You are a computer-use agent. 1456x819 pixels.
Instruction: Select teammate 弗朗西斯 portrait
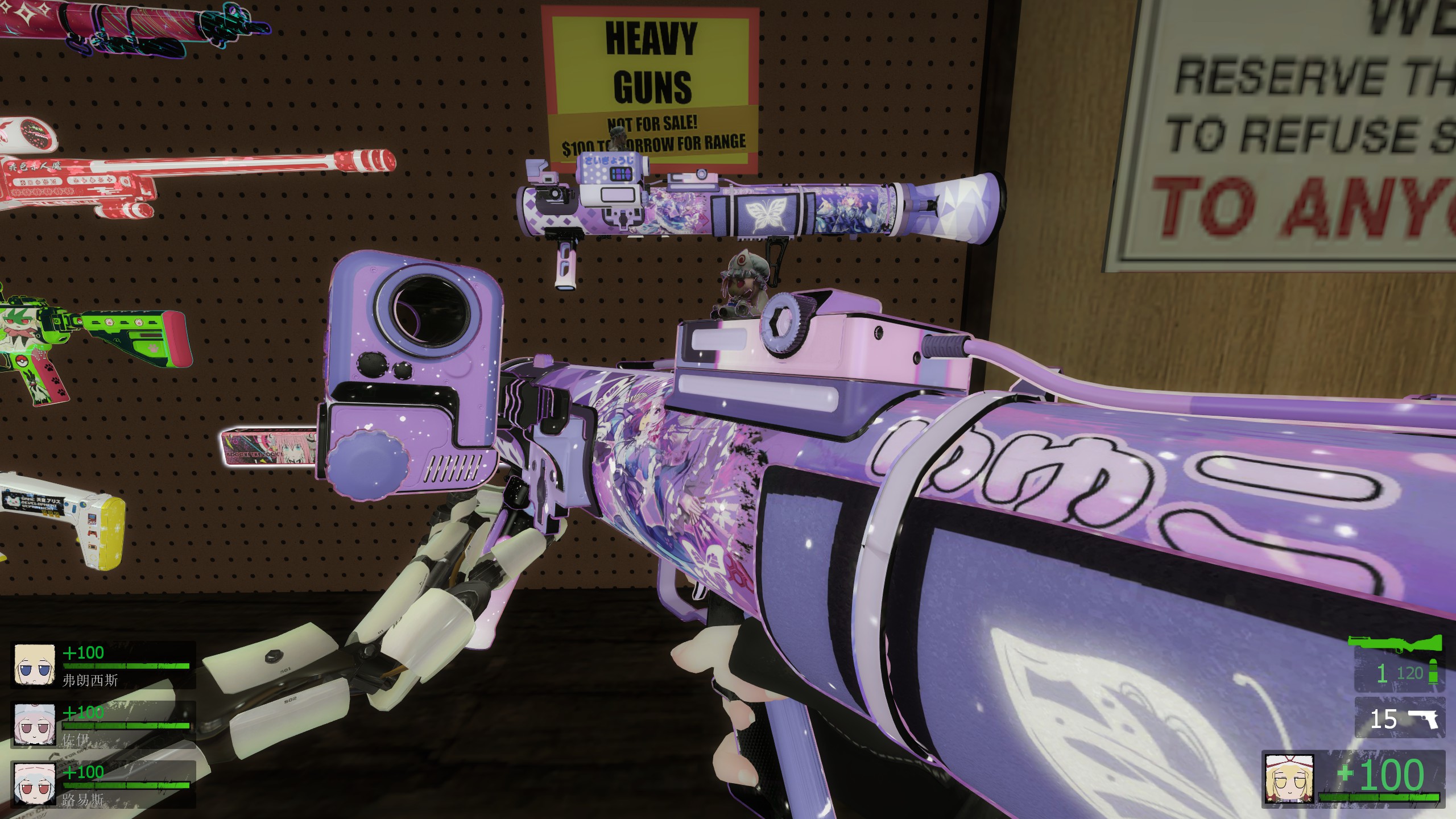(x=34, y=664)
